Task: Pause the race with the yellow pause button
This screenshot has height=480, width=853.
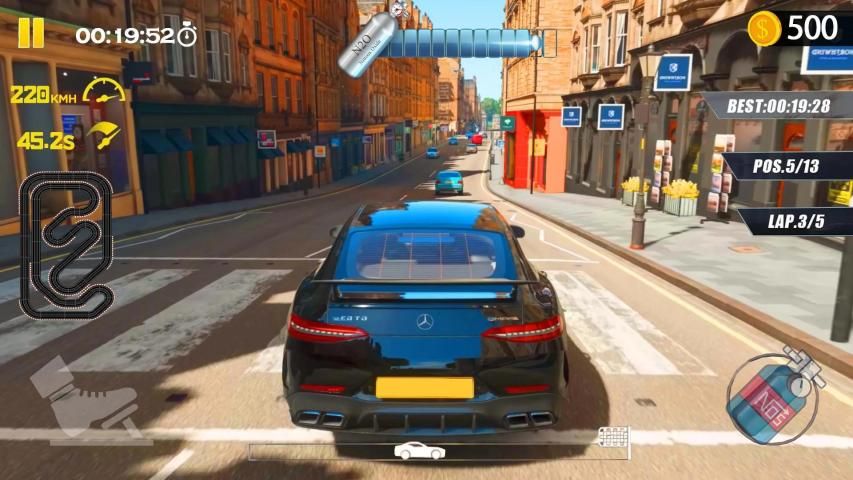Action: tap(31, 33)
